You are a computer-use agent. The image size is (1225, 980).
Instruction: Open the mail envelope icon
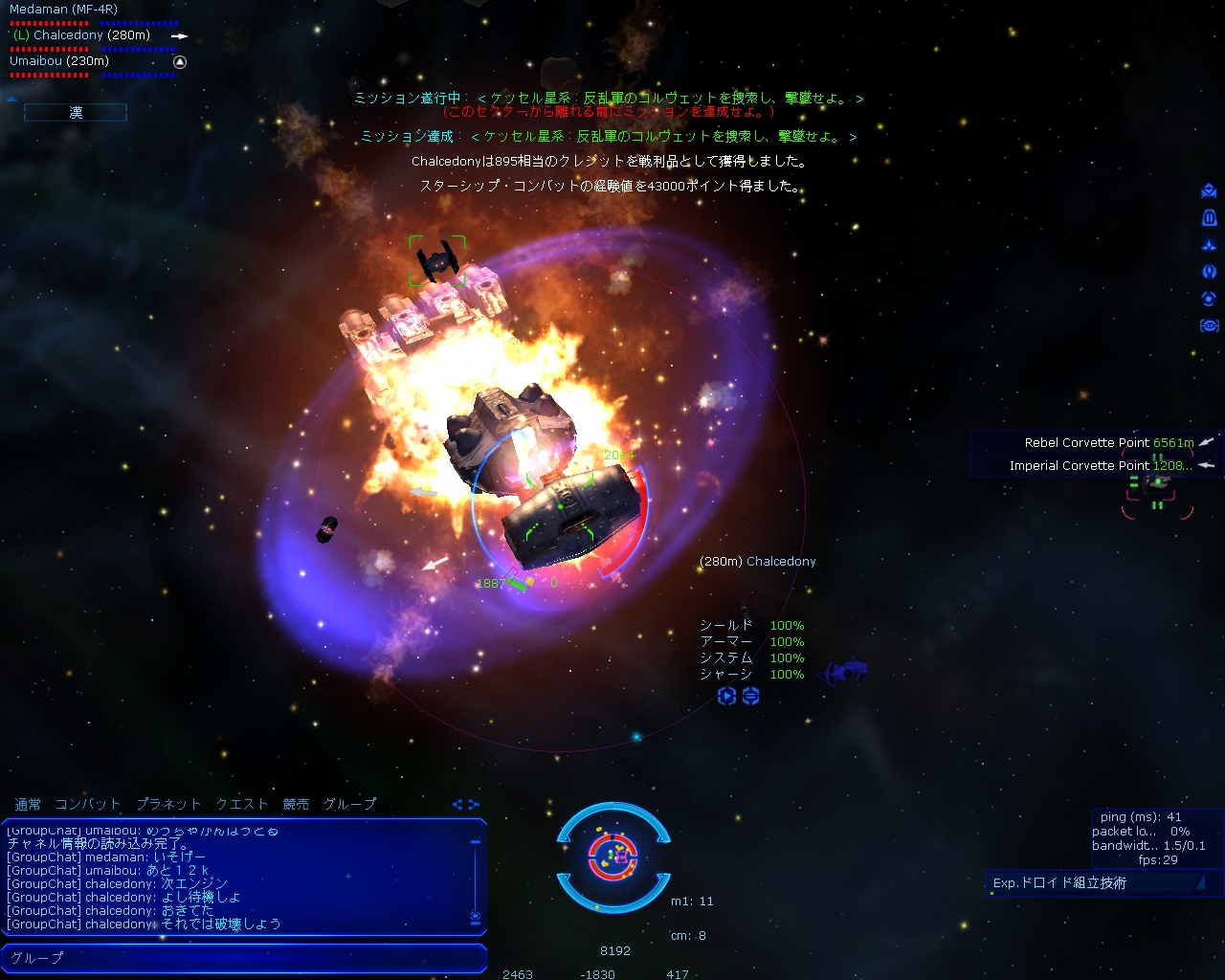pyautogui.click(x=1209, y=191)
